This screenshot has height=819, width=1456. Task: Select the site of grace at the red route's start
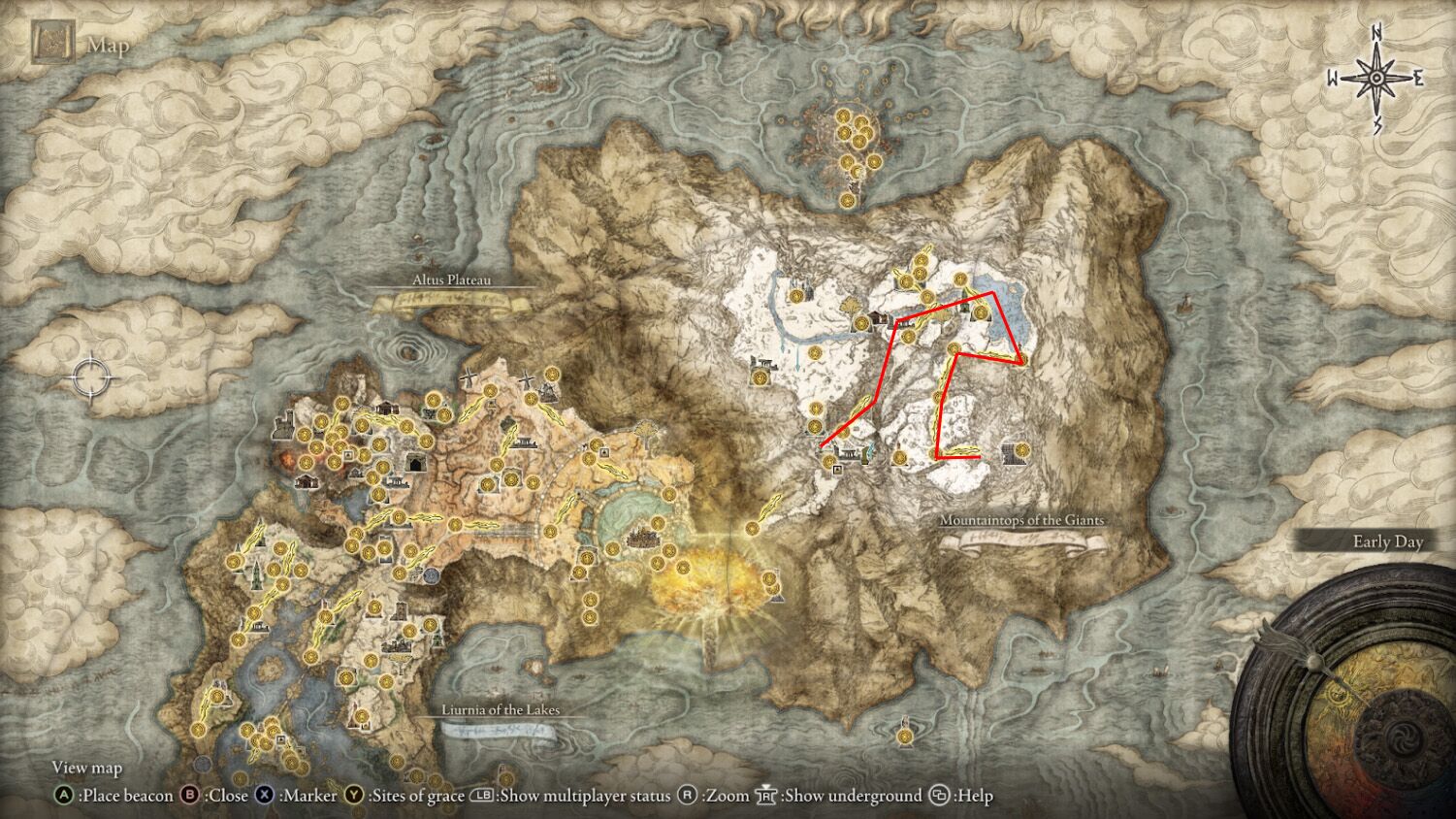pos(827,460)
